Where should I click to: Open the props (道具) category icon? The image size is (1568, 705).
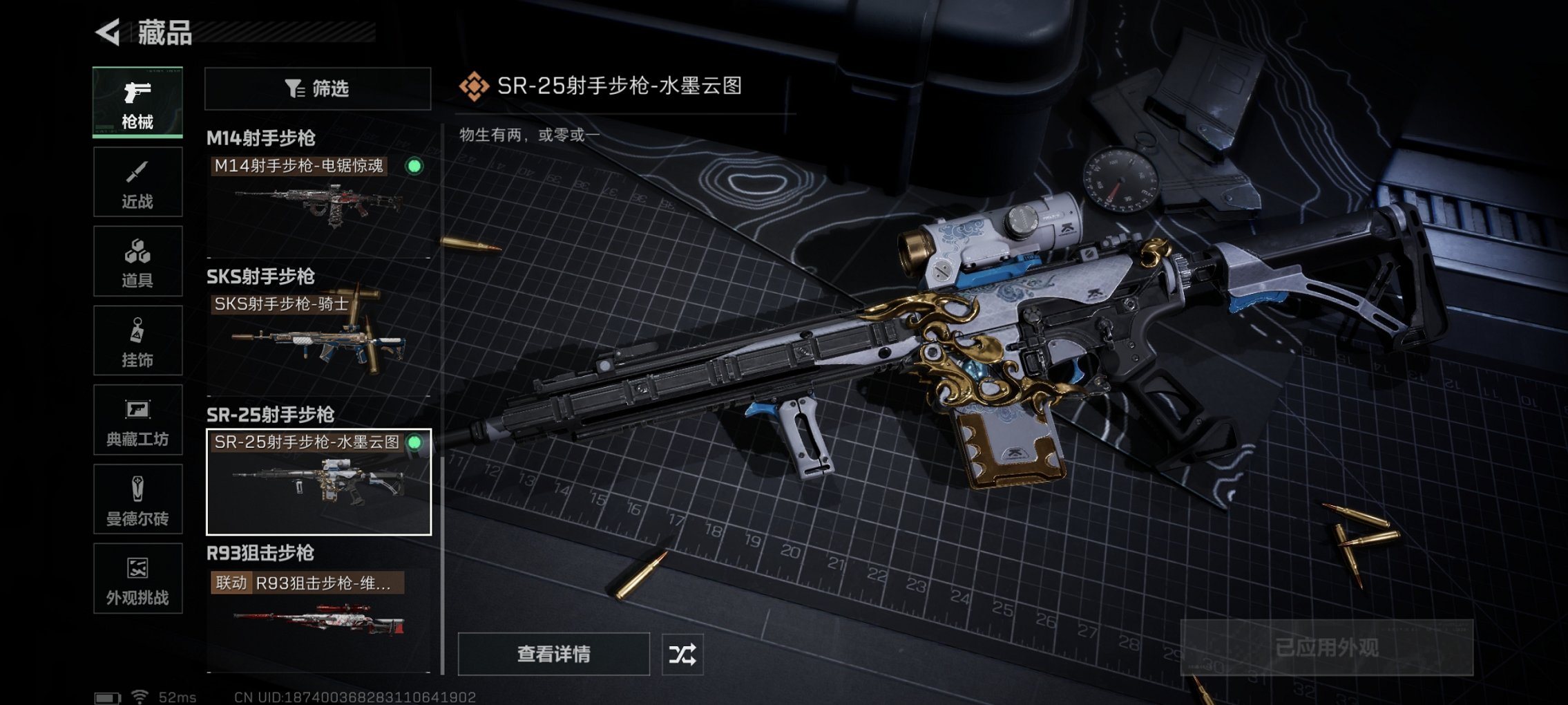(x=137, y=261)
